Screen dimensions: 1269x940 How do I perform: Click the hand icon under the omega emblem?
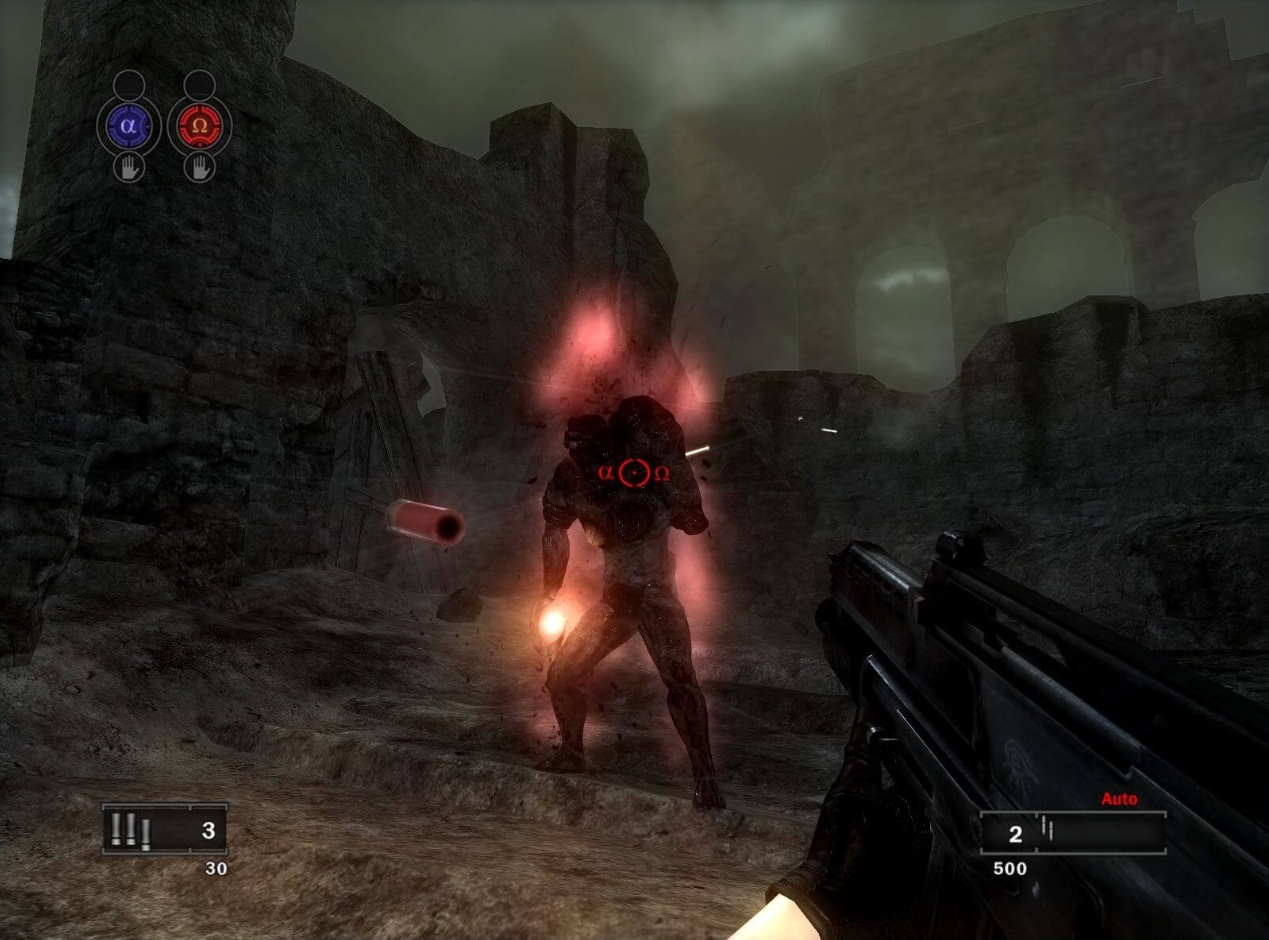click(x=199, y=167)
